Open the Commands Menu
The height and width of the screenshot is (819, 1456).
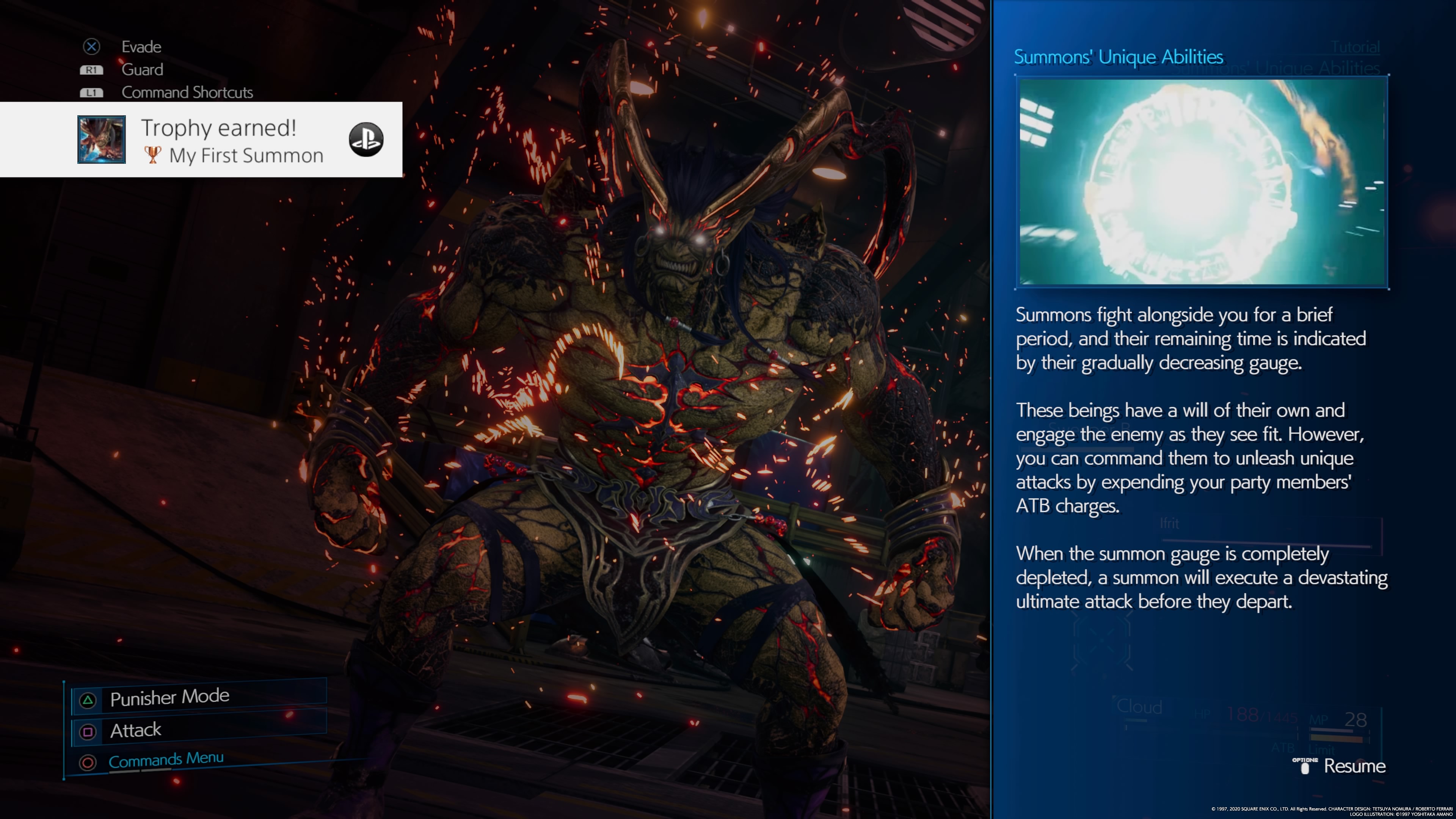tap(166, 760)
